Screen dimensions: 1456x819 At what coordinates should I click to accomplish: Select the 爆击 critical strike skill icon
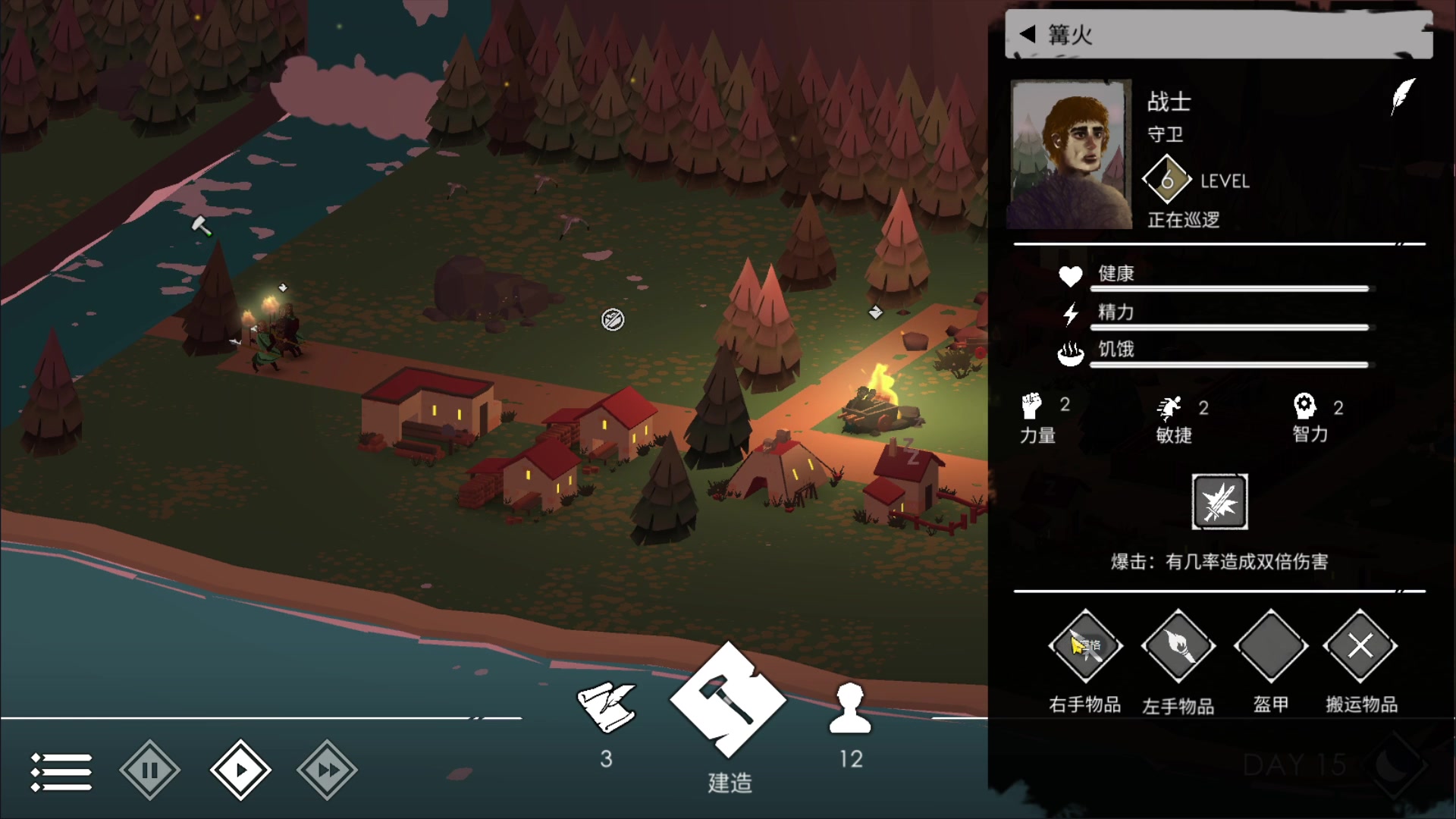(x=1219, y=502)
